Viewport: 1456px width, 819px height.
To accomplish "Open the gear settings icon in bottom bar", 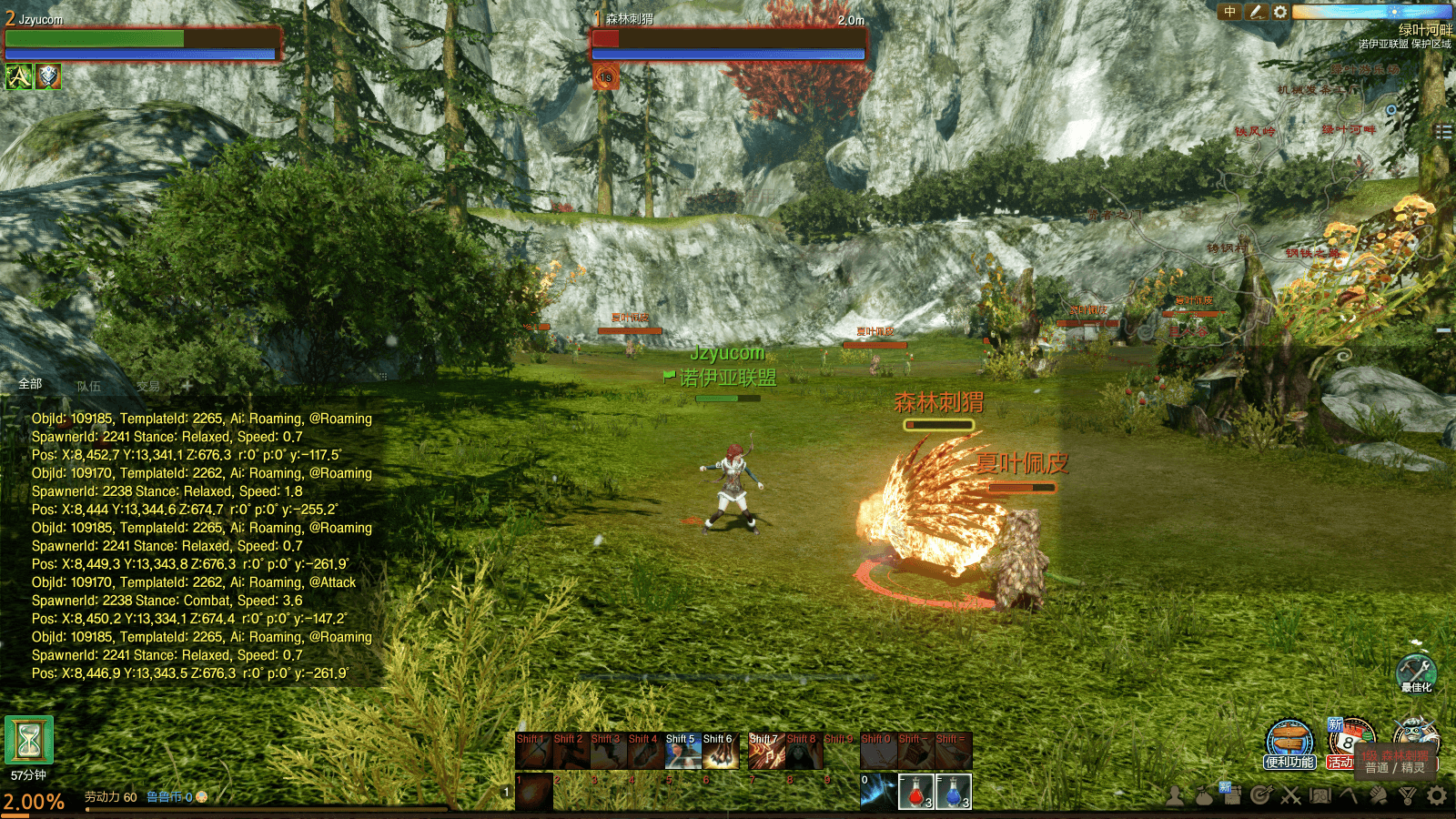I will (1437, 796).
